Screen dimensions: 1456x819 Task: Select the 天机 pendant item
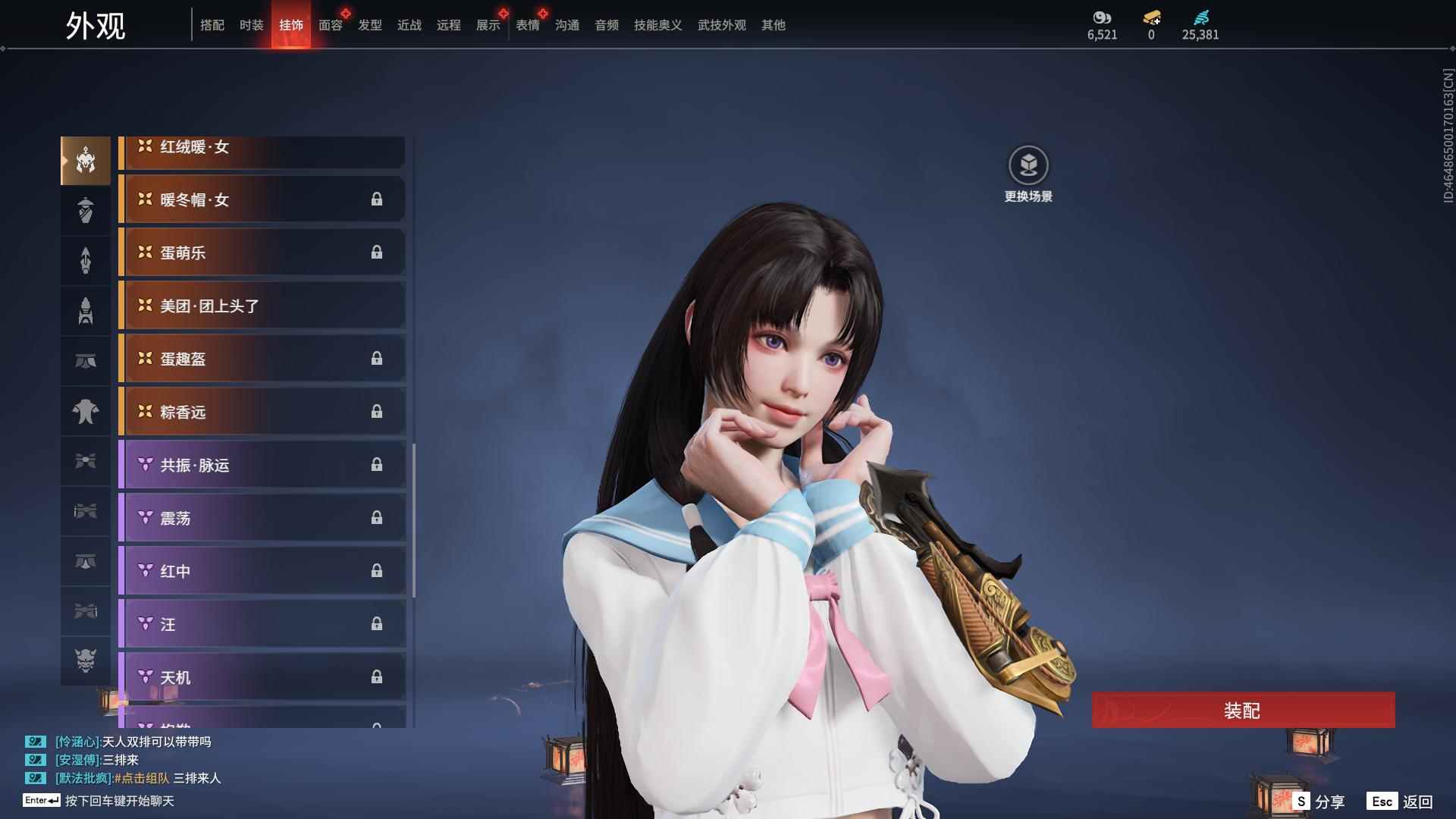click(x=262, y=677)
